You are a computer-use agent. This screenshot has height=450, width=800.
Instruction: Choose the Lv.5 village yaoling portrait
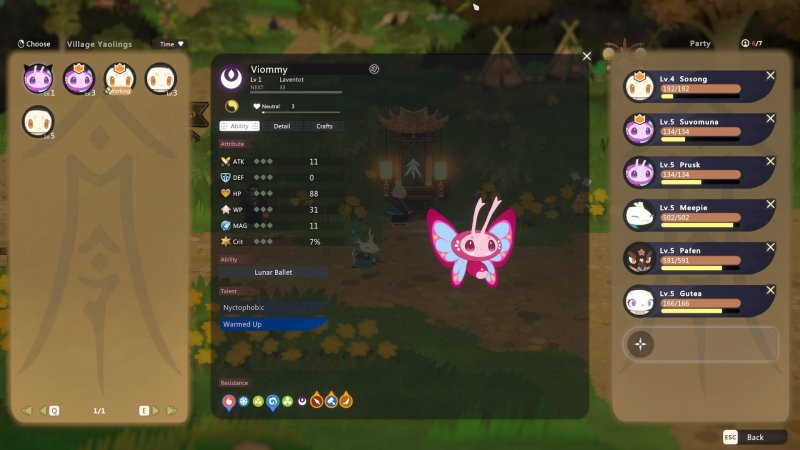coord(38,122)
